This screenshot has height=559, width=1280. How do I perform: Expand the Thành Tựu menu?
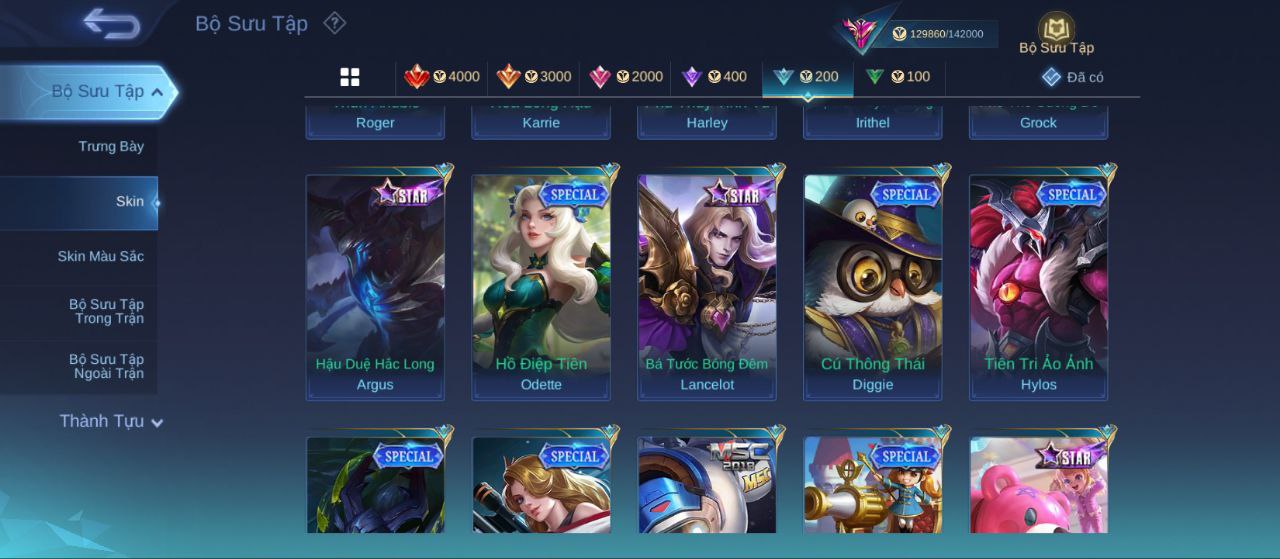coord(110,422)
